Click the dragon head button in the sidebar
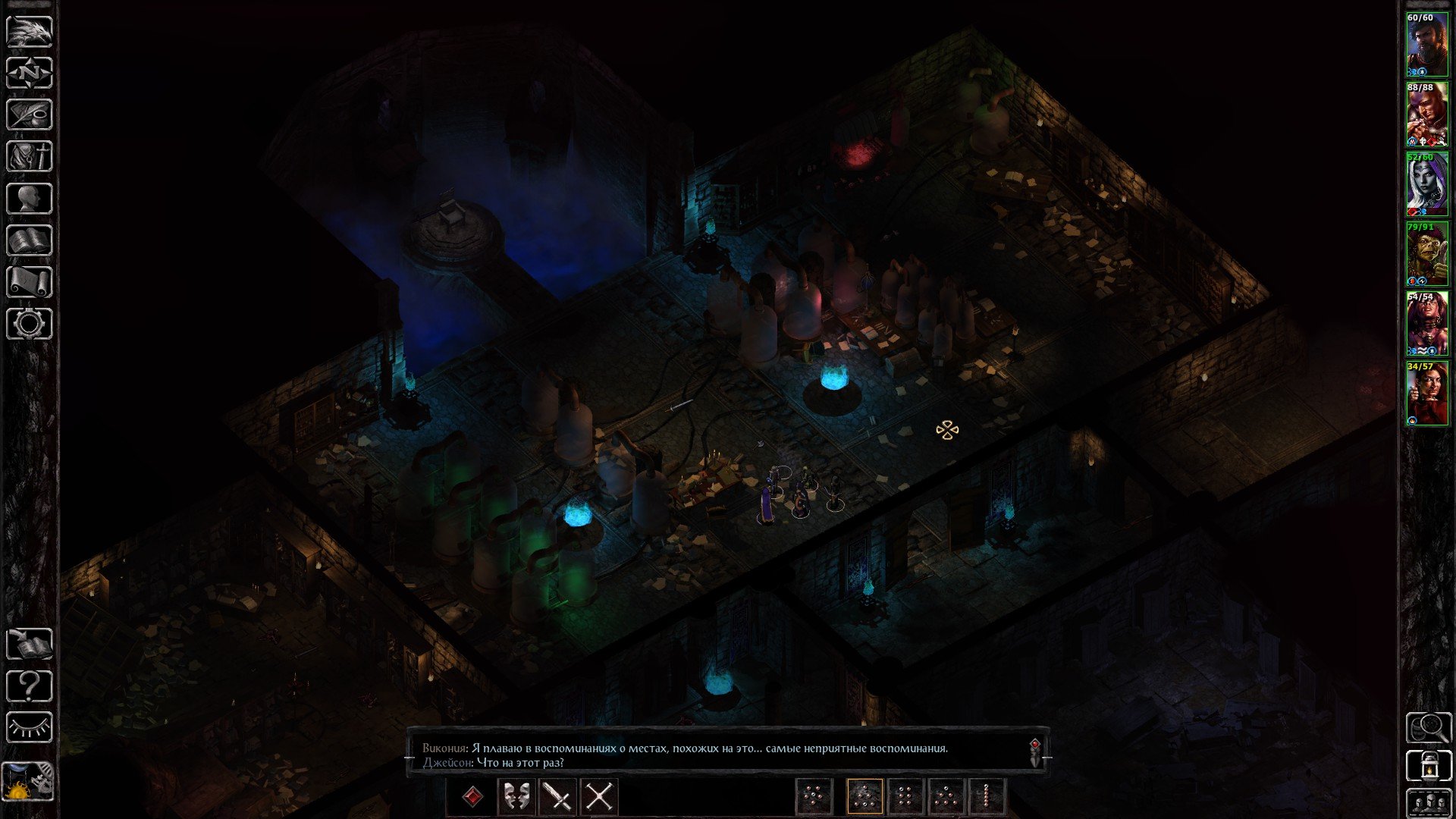The image size is (1456, 819). point(30,32)
